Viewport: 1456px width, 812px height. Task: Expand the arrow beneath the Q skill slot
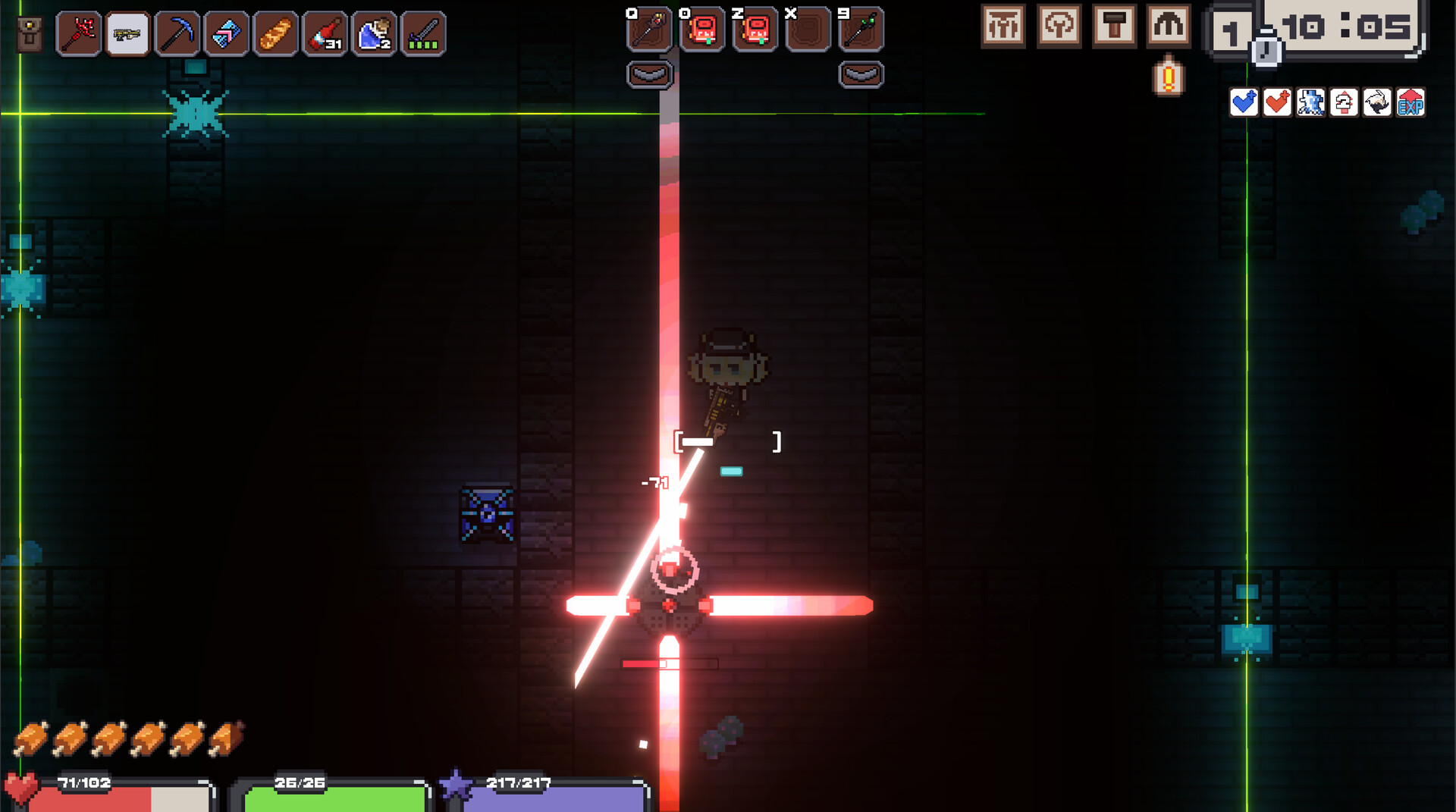650,74
